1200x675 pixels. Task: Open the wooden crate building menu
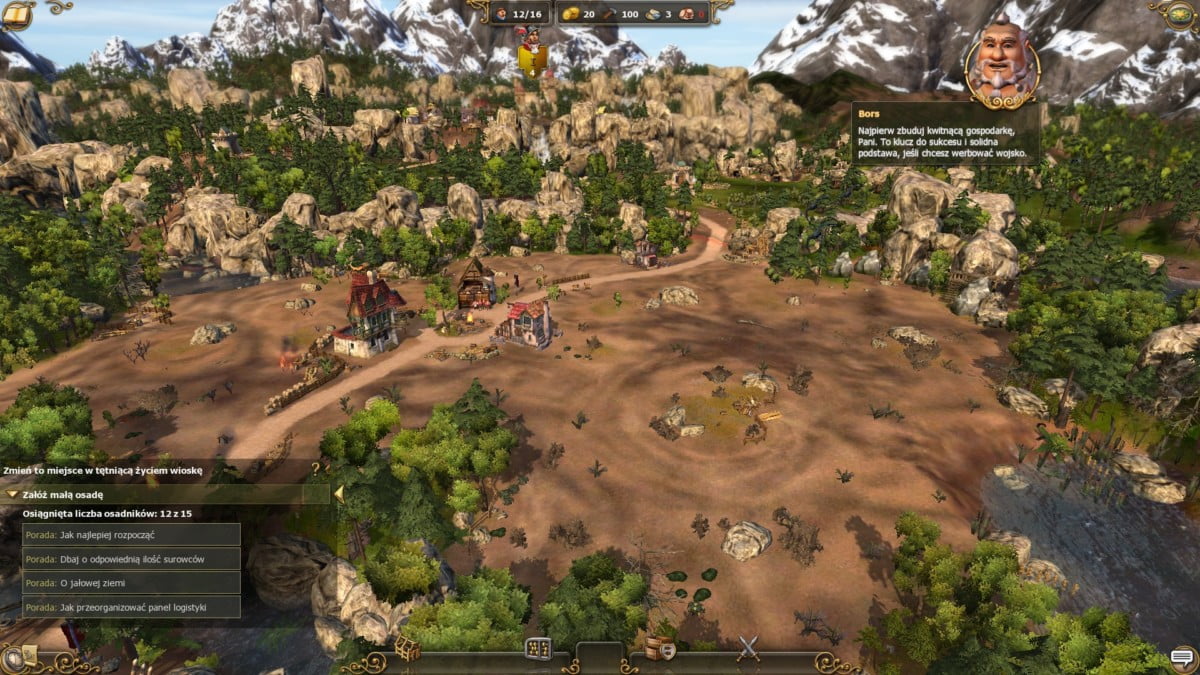pyautogui.click(x=406, y=648)
